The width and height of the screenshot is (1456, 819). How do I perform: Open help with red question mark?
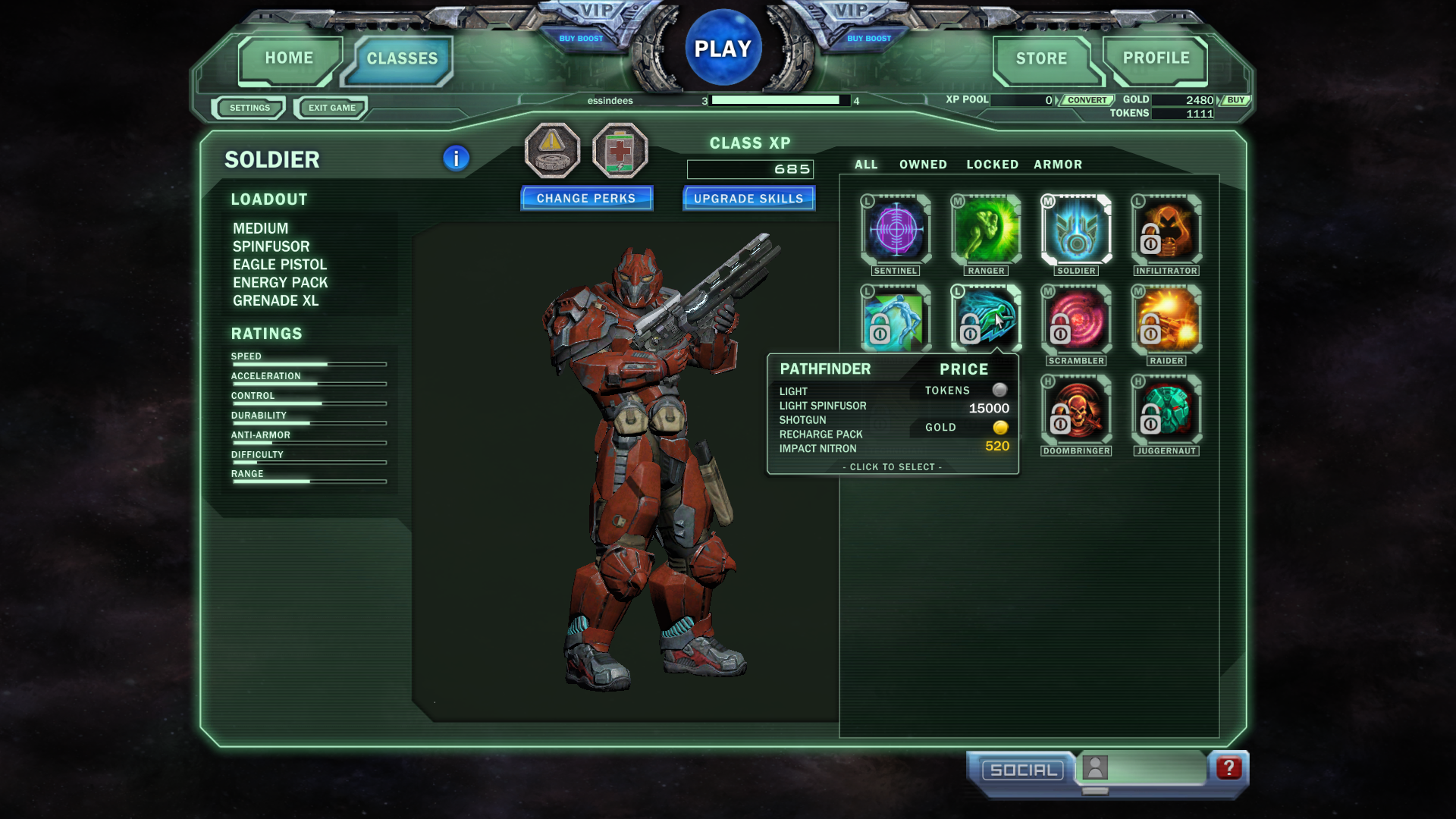tap(1228, 768)
